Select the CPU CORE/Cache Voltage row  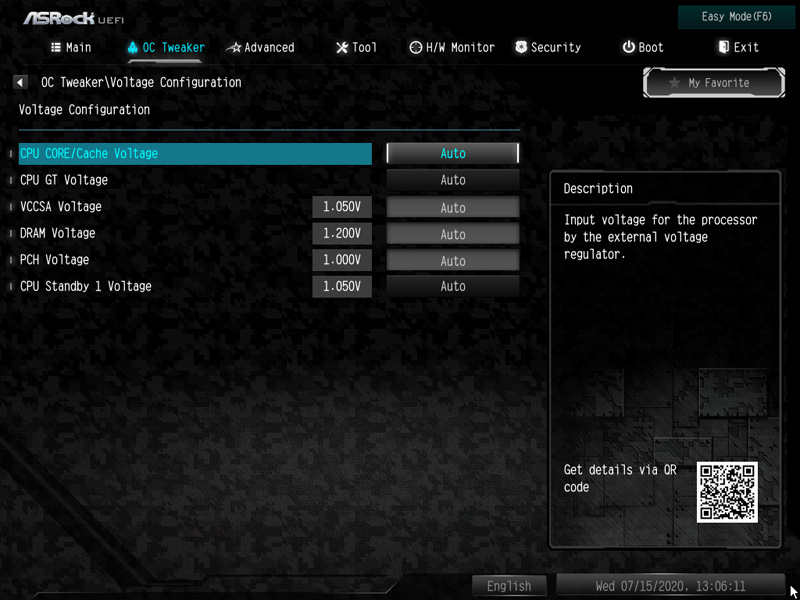point(195,154)
